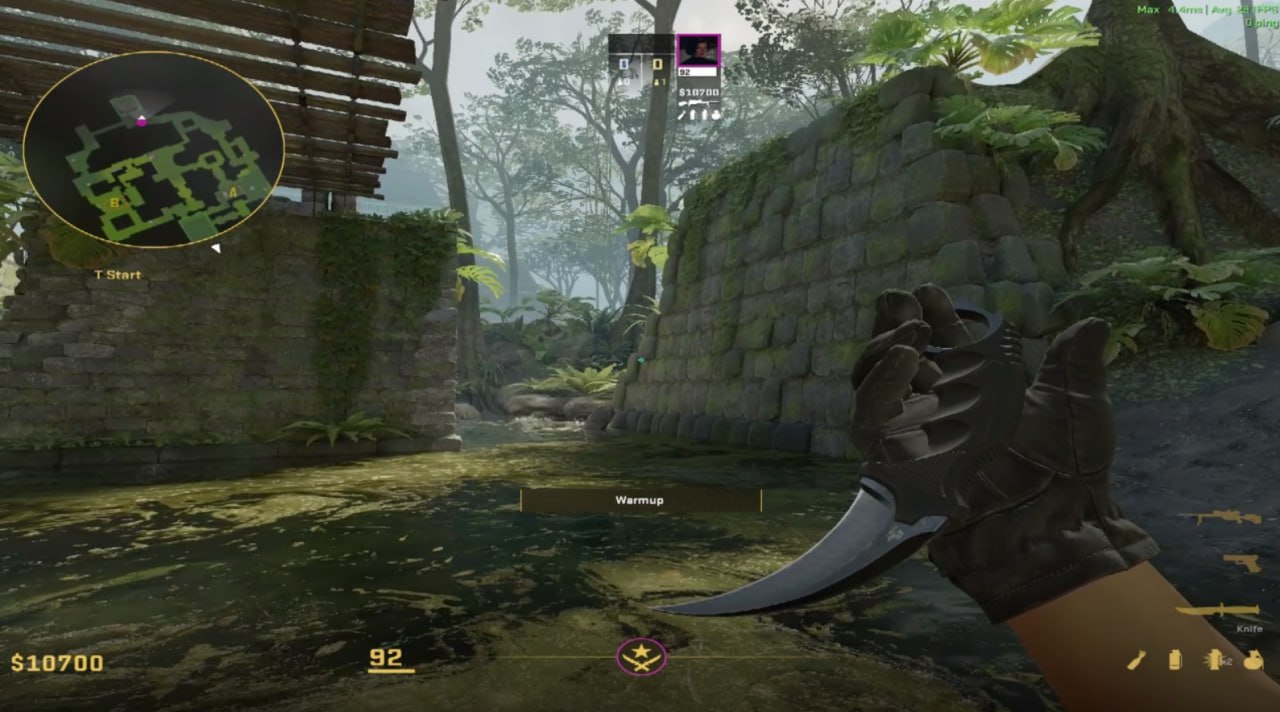Choose the molotov grenade icon

[1137, 659]
